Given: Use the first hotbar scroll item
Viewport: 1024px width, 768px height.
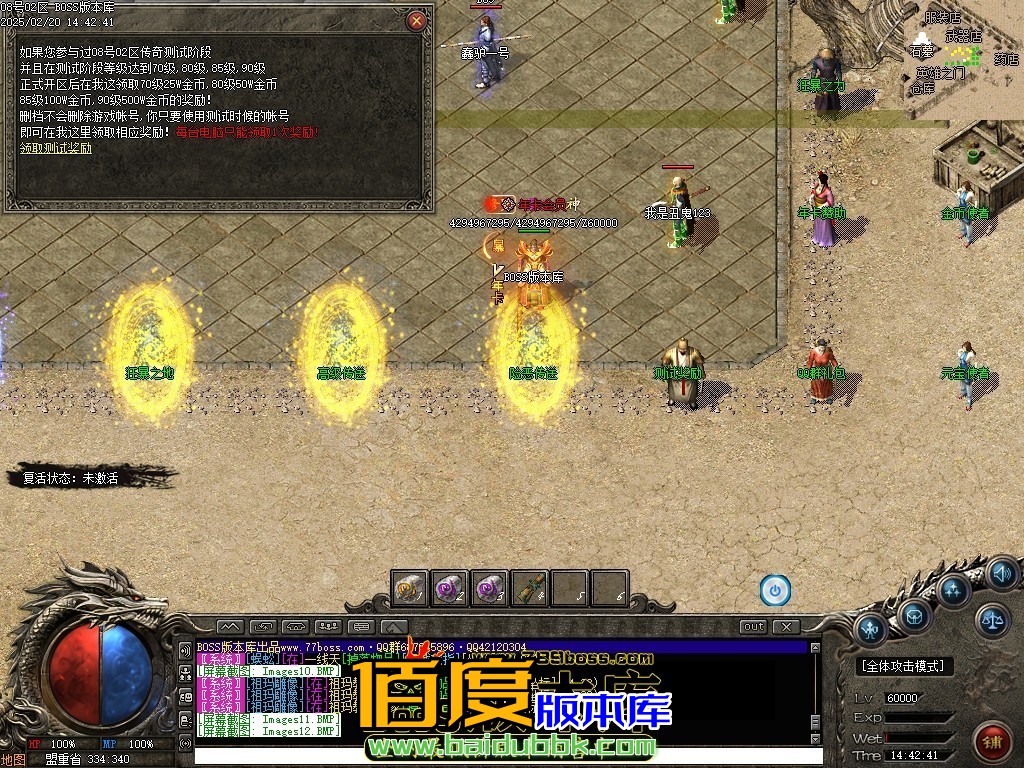Looking at the screenshot, I should point(410,588).
